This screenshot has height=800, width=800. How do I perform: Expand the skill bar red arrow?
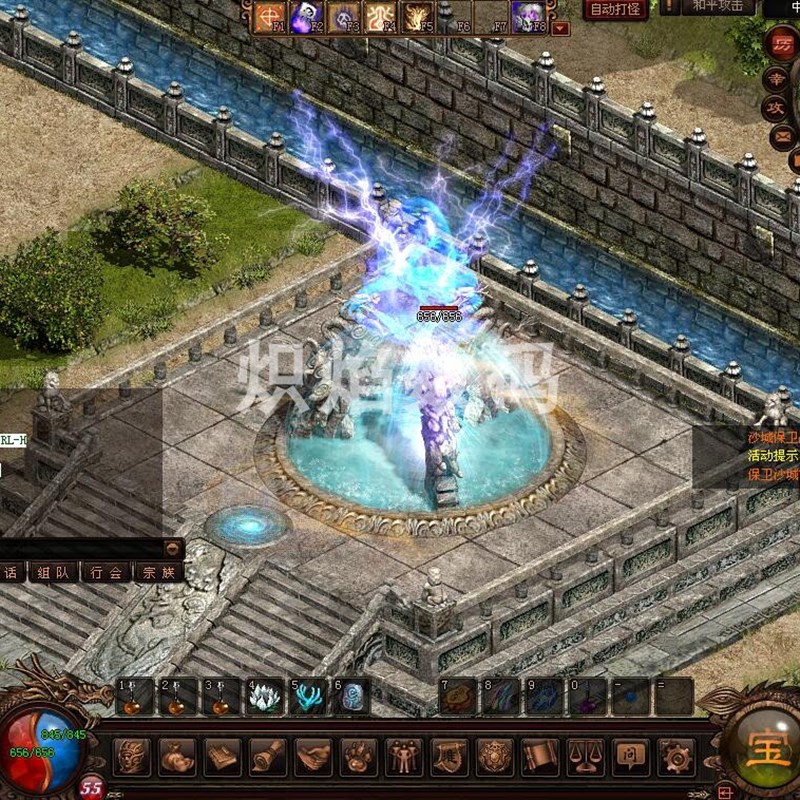(560, 28)
